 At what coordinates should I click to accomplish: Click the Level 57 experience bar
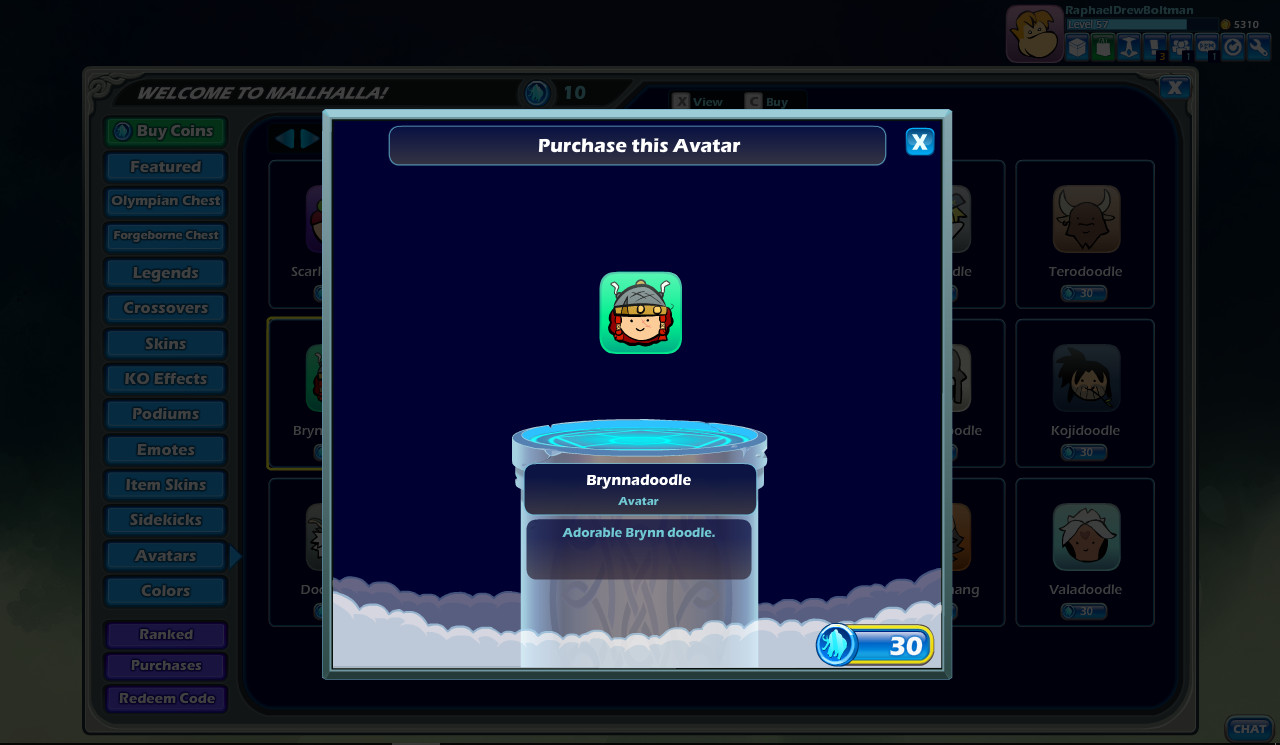(x=1130, y=22)
